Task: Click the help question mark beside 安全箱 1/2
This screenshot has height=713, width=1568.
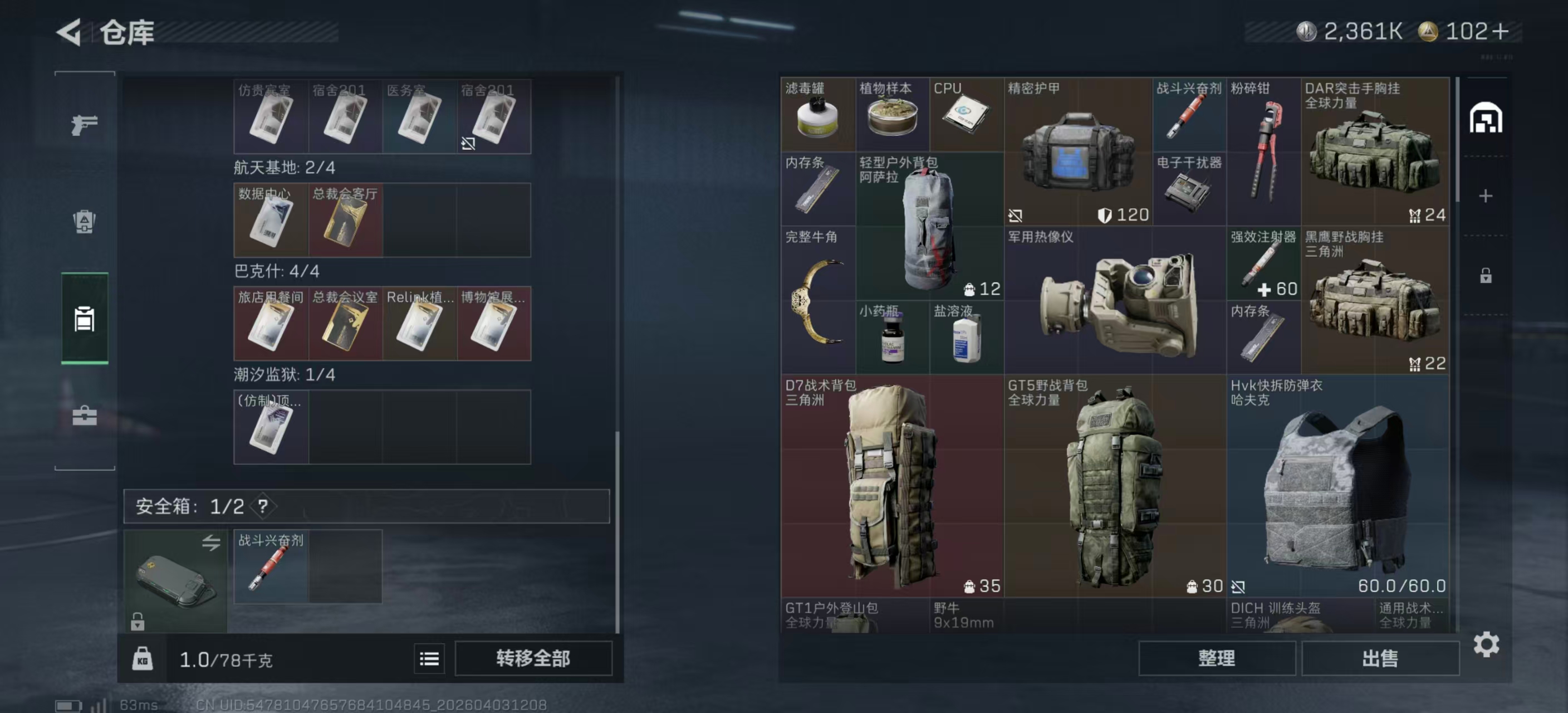Action: tap(263, 506)
